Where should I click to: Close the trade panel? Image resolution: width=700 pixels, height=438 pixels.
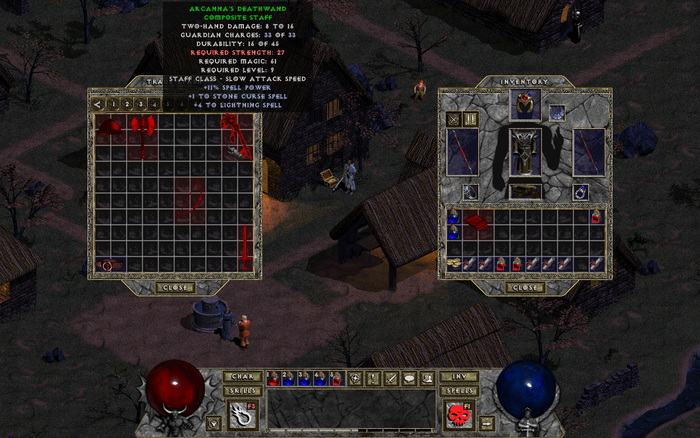coord(175,287)
